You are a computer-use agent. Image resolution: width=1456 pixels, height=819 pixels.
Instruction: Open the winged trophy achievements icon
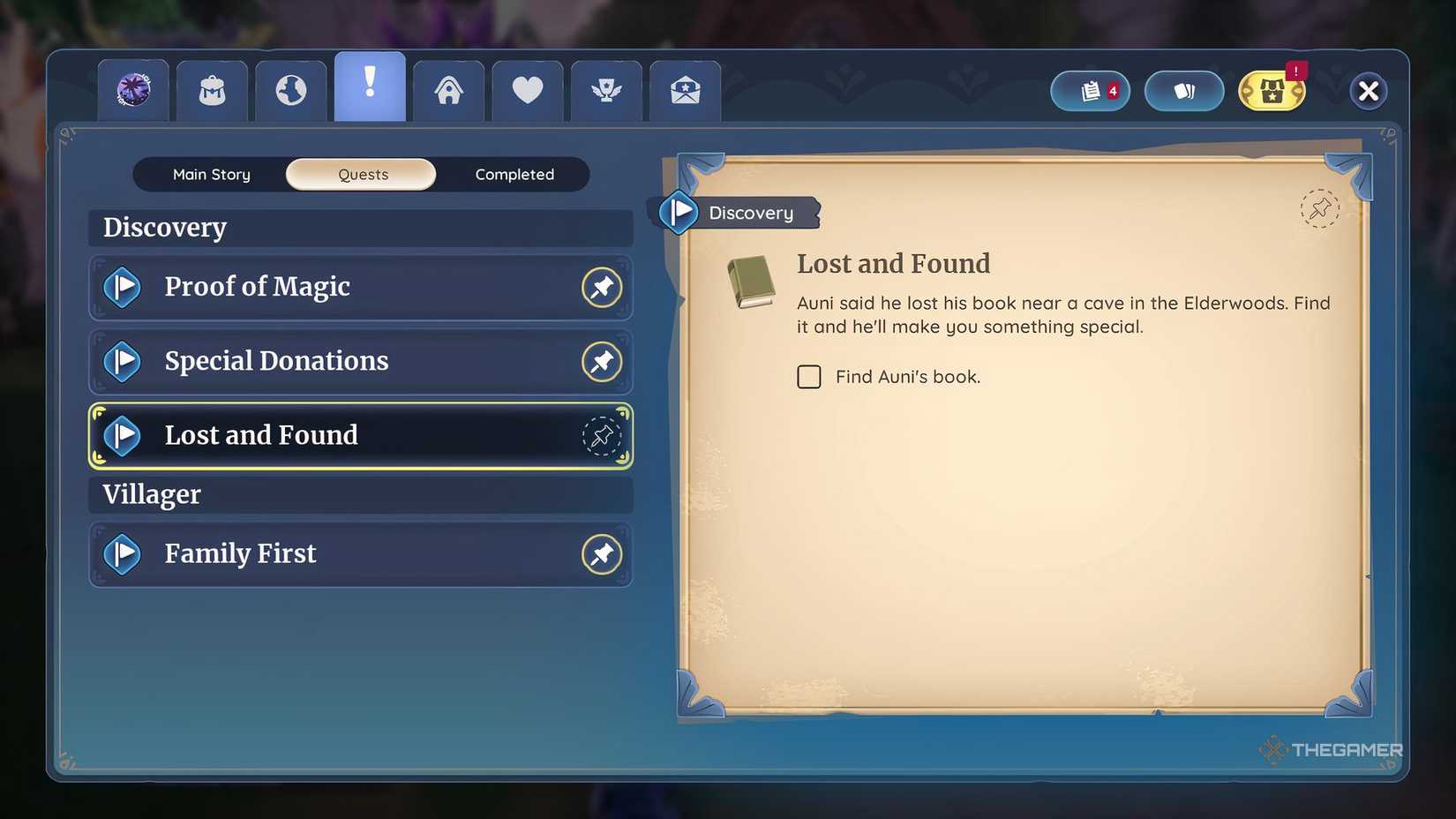point(605,89)
